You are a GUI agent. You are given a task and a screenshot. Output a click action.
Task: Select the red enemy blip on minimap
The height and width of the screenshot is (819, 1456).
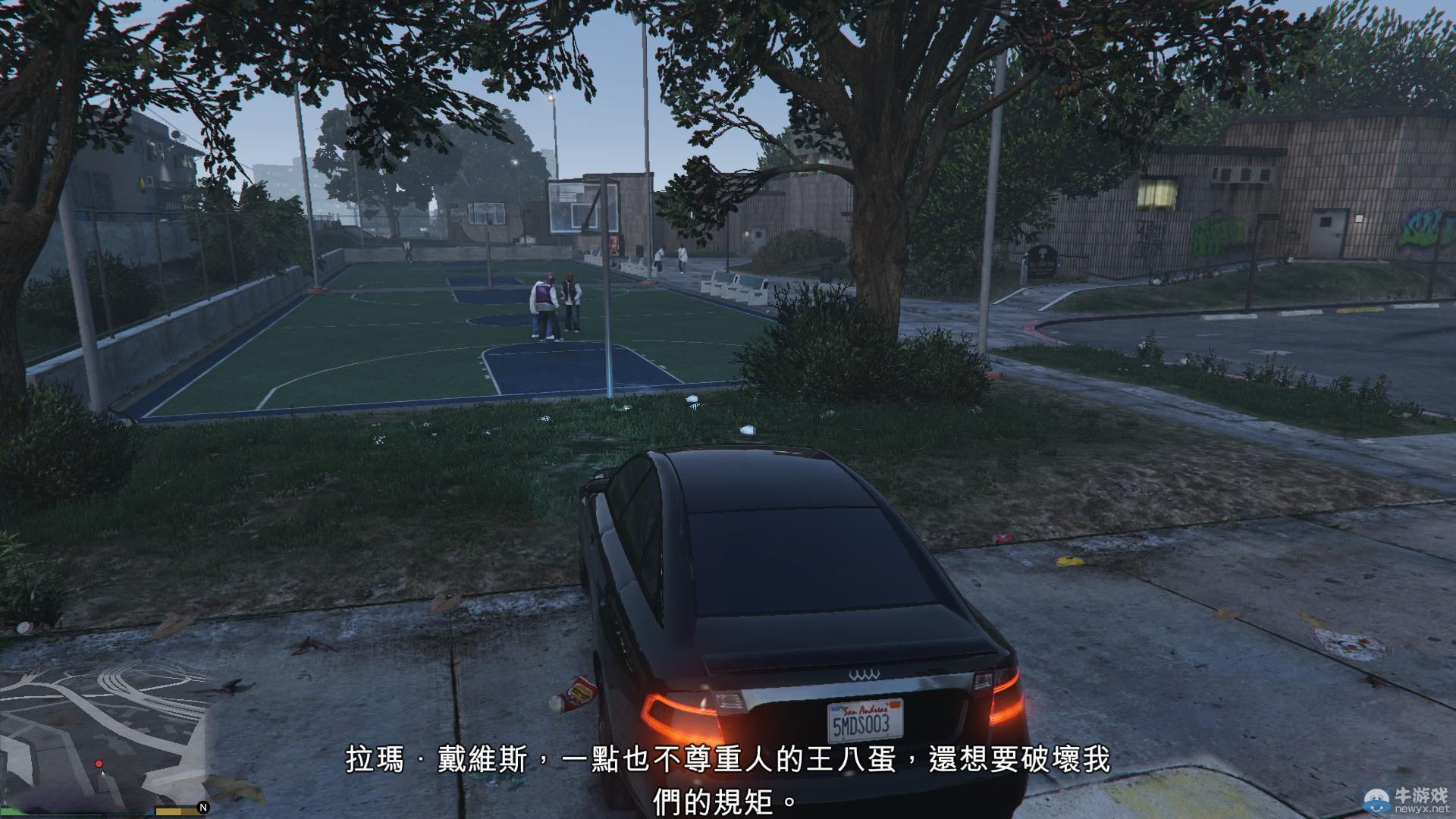point(99,764)
